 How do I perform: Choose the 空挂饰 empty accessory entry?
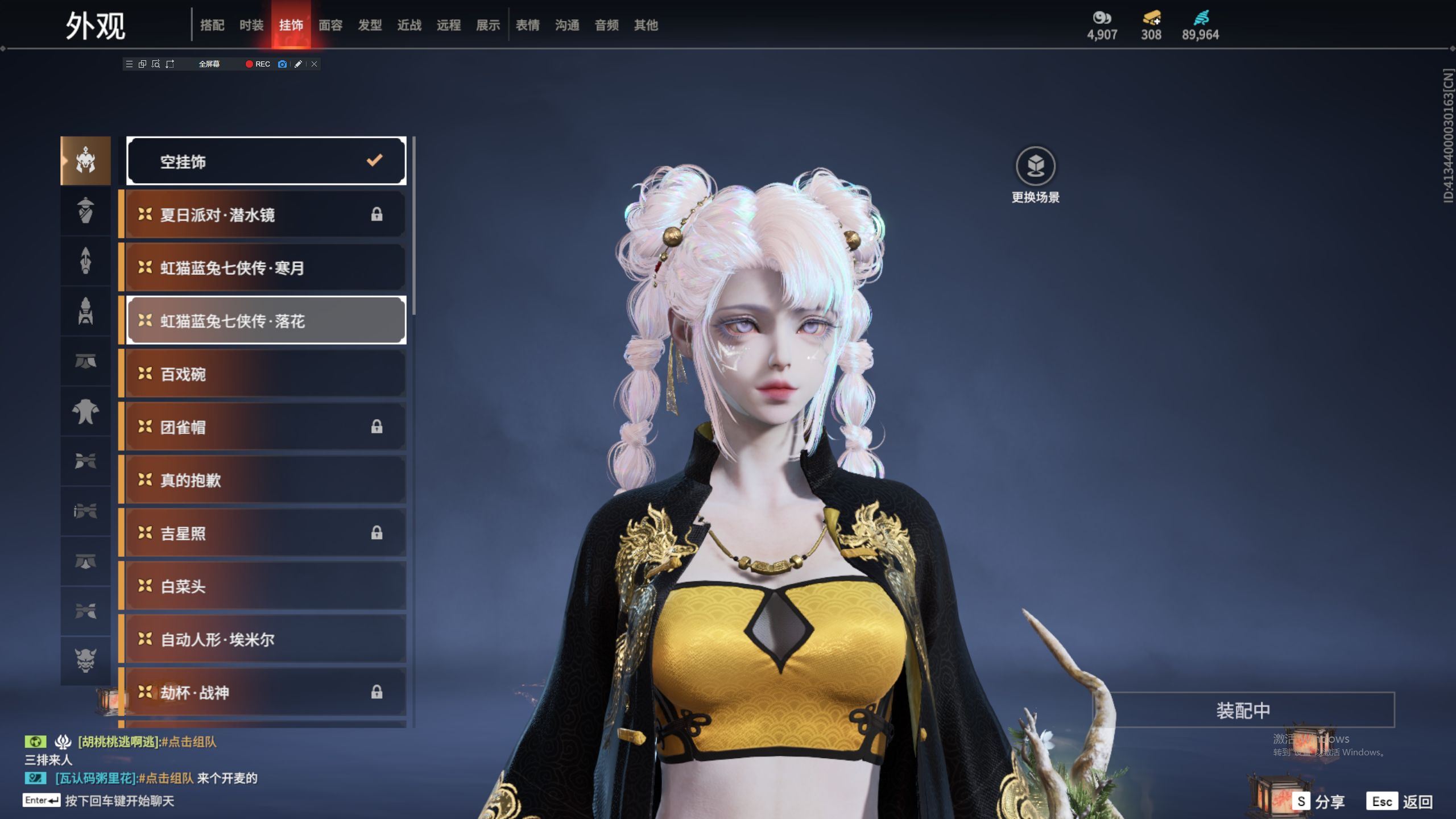[x=266, y=161]
